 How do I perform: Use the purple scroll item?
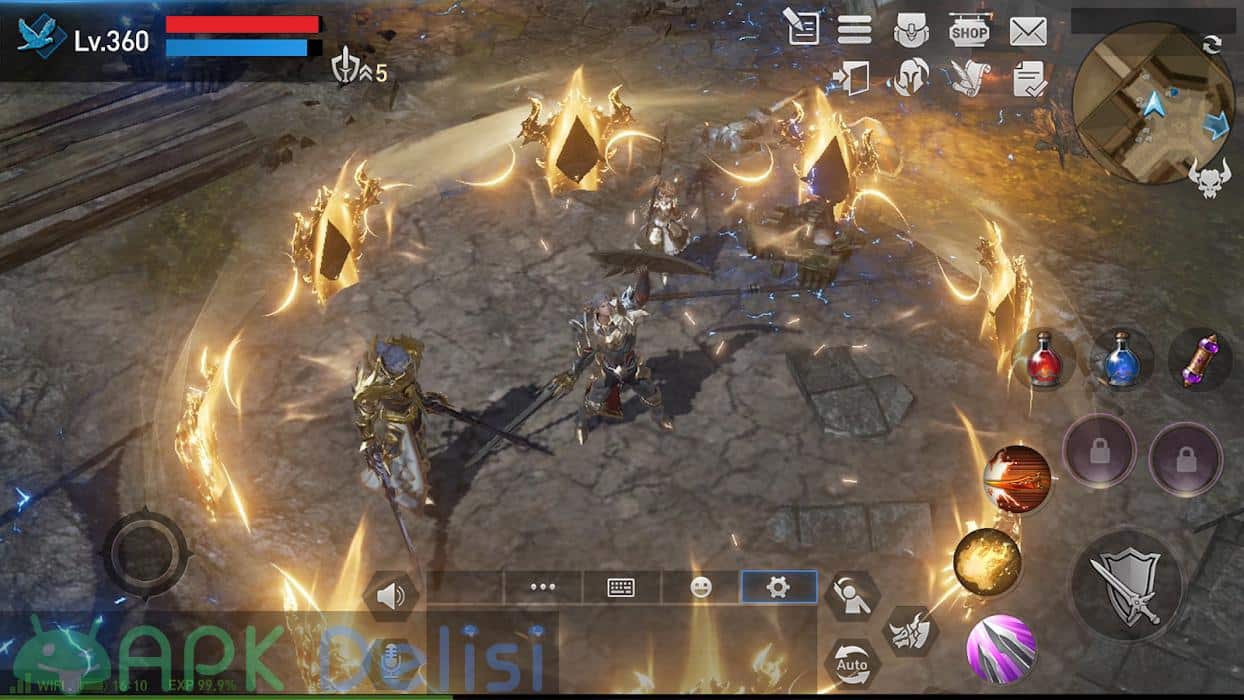click(1199, 359)
